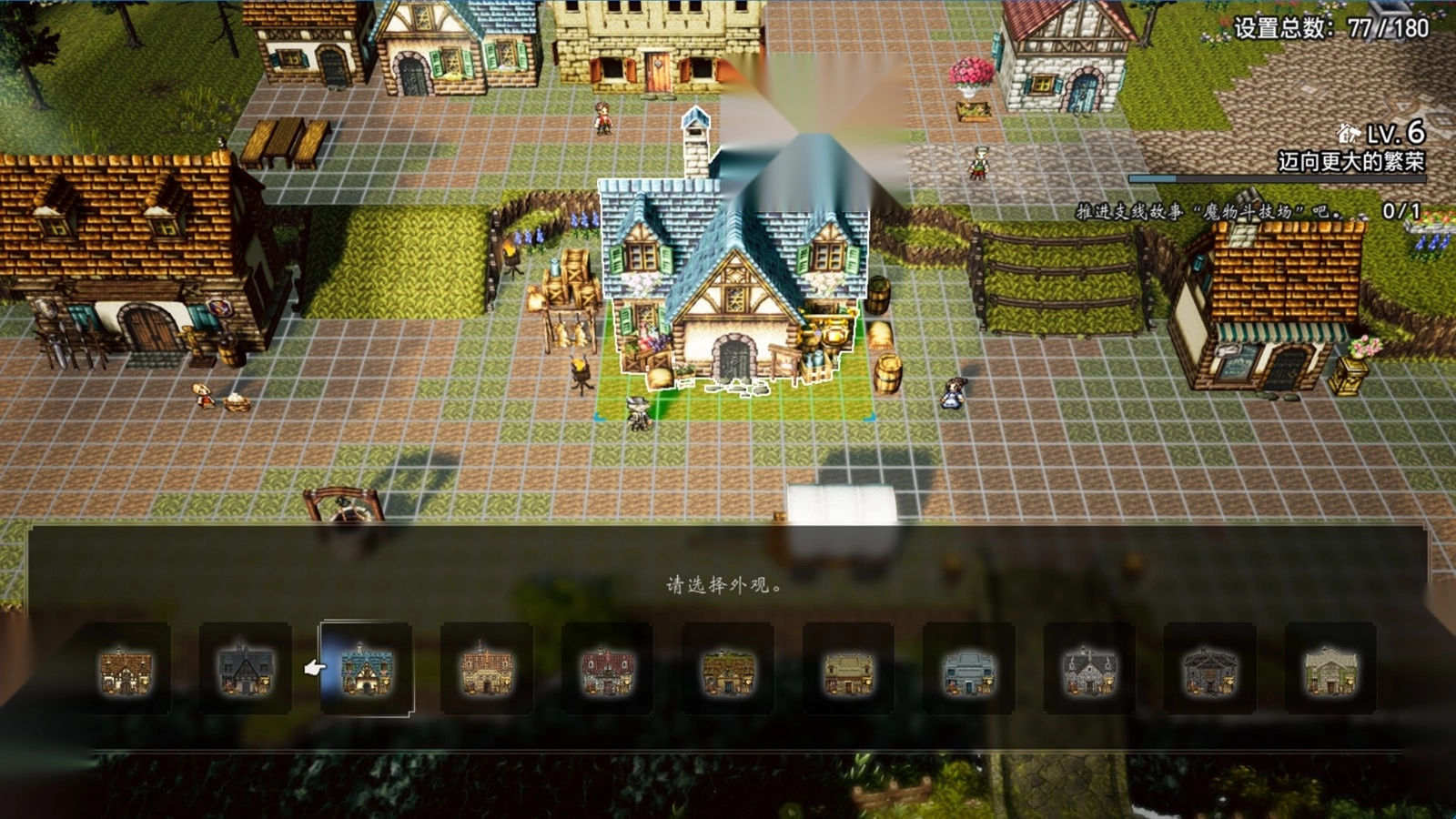Image resolution: width=1456 pixels, height=819 pixels.
Task: Click the 迈向更大的繁荣 level title
Action: [x=1350, y=162]
